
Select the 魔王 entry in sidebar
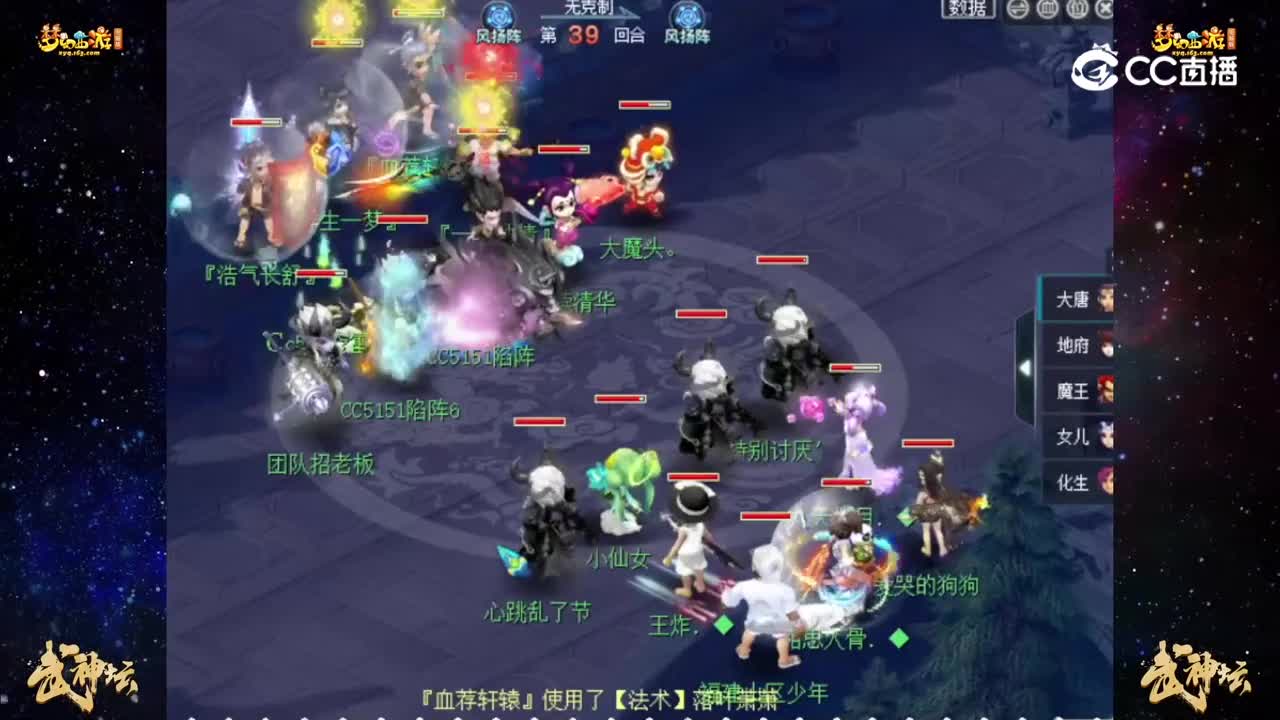pyautogui.click(x=1075, y=391)
